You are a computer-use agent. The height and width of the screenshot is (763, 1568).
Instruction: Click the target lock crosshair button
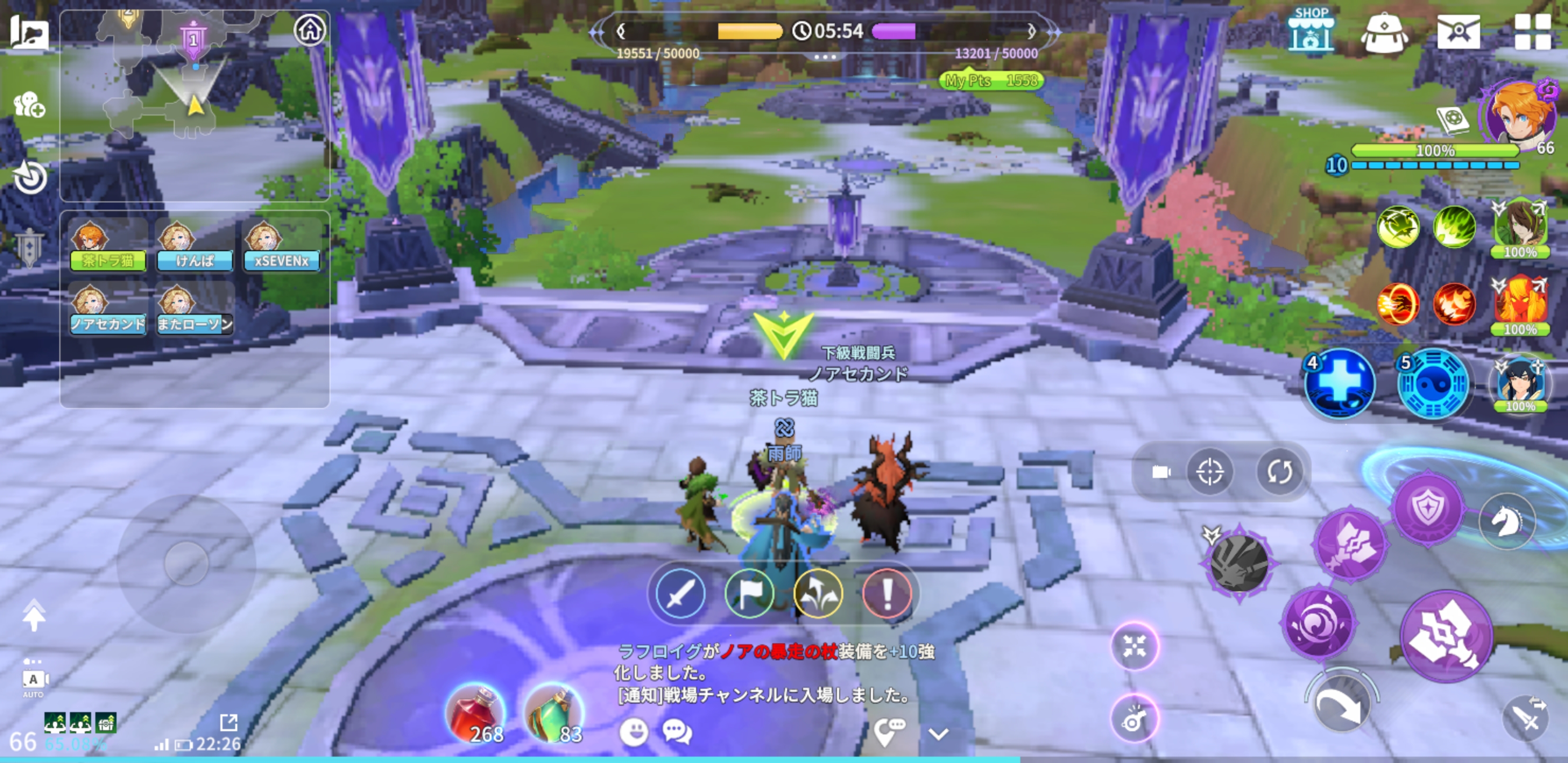click(x=1209, y=472)
